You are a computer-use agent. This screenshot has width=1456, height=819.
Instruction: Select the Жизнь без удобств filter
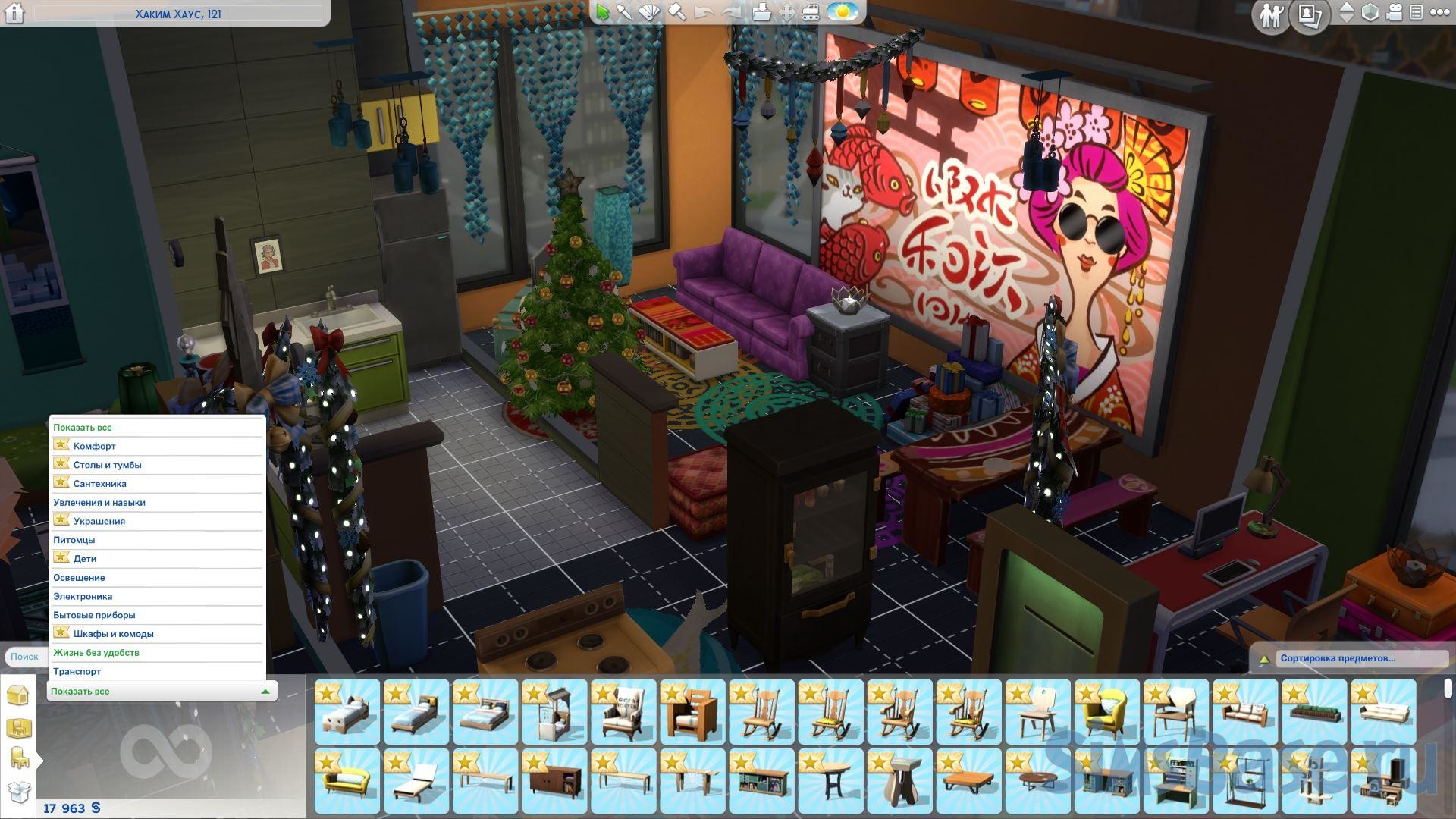(96, 652)
